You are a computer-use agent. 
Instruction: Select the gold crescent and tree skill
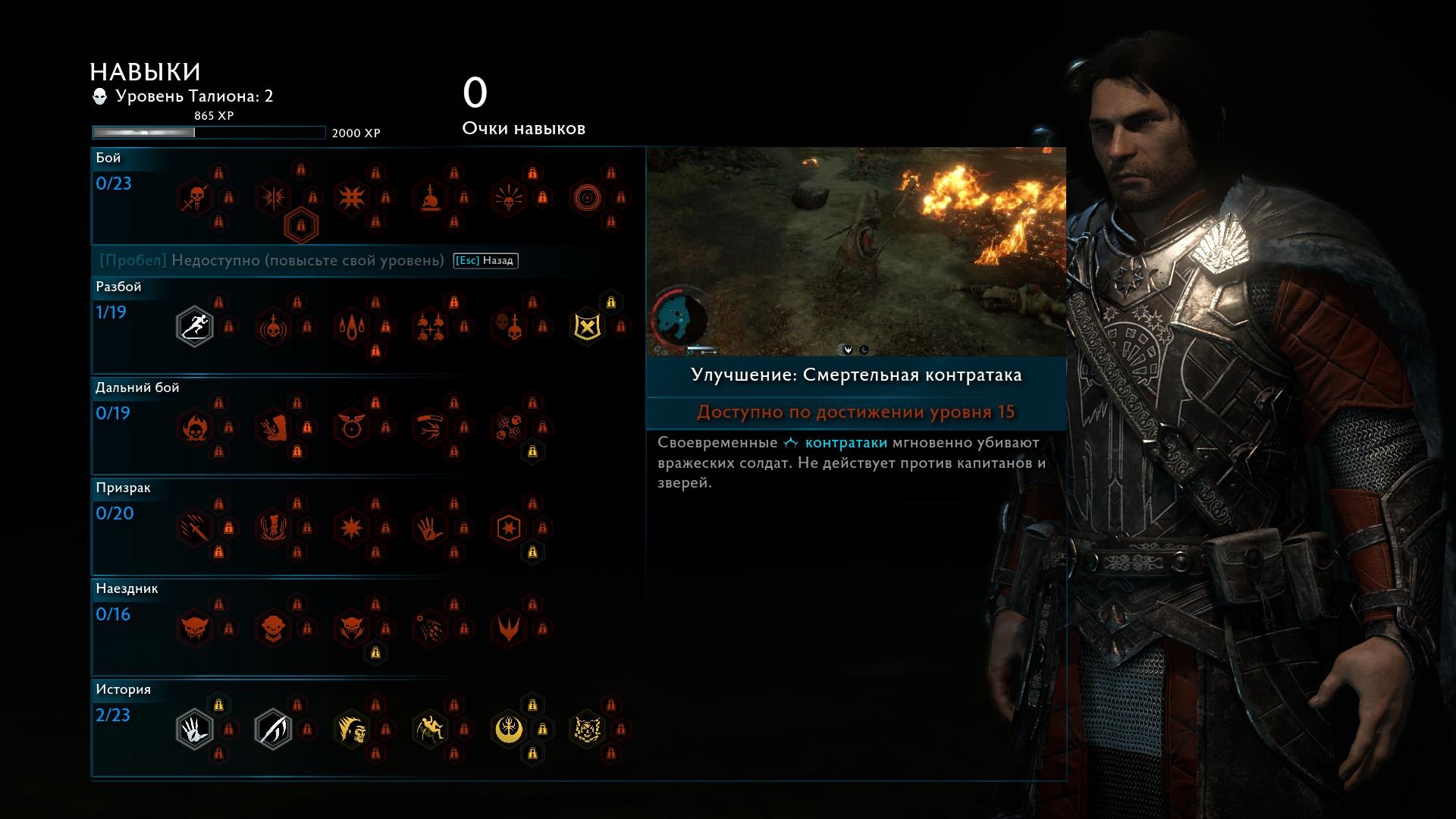click(509, 730)
